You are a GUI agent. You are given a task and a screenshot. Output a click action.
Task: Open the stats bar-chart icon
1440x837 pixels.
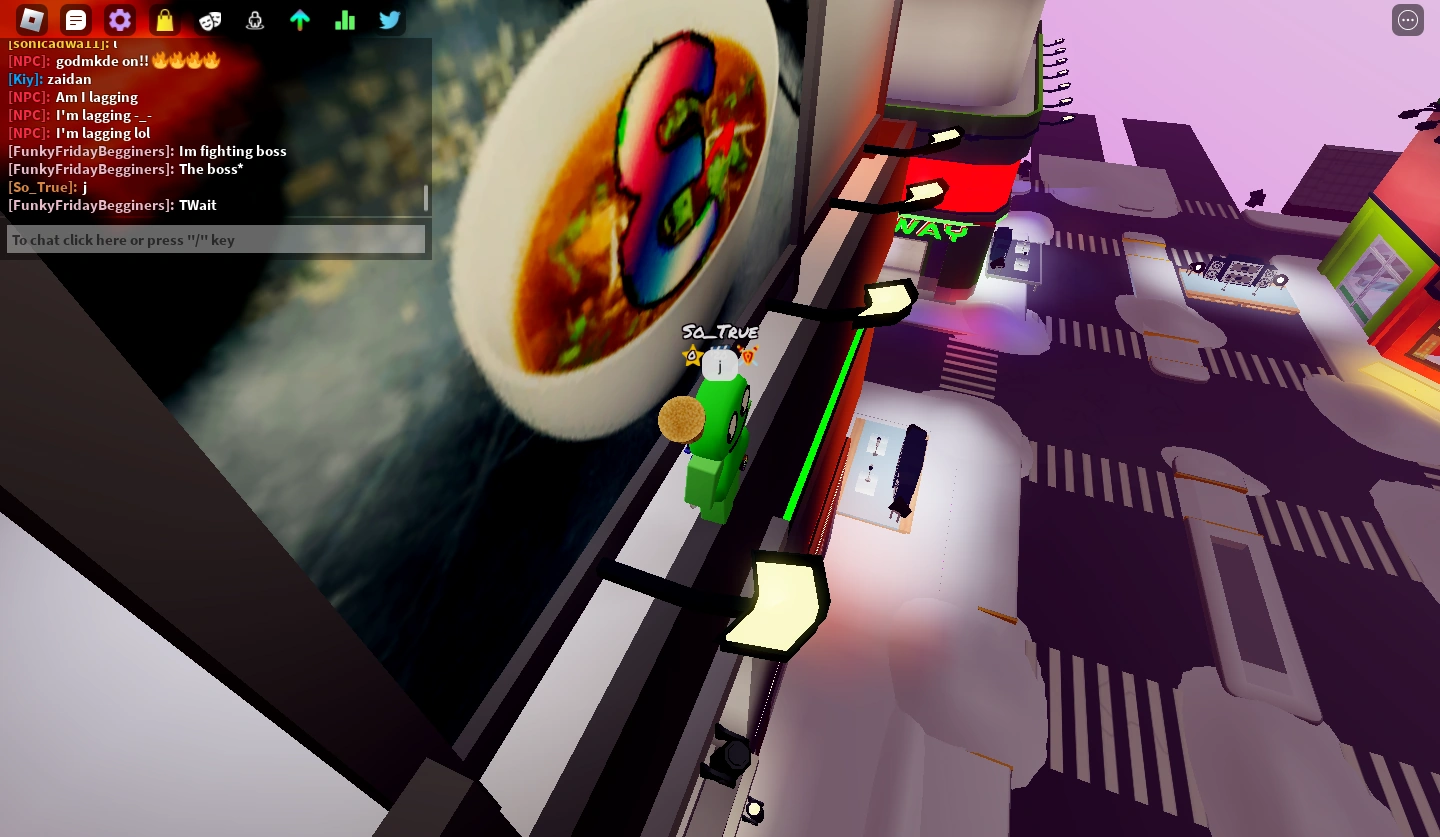(x=345, y=20)
